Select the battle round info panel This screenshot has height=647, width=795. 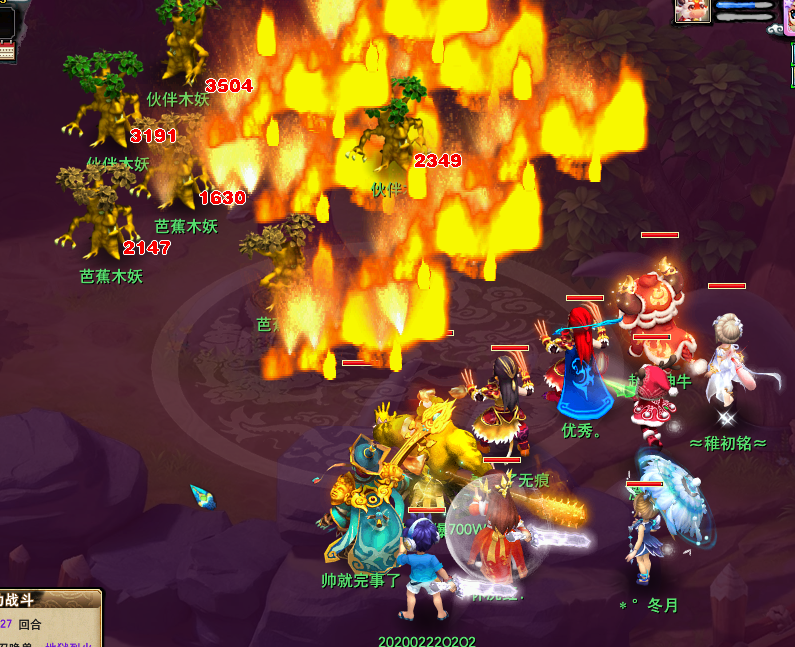click(x=50, y=618)
